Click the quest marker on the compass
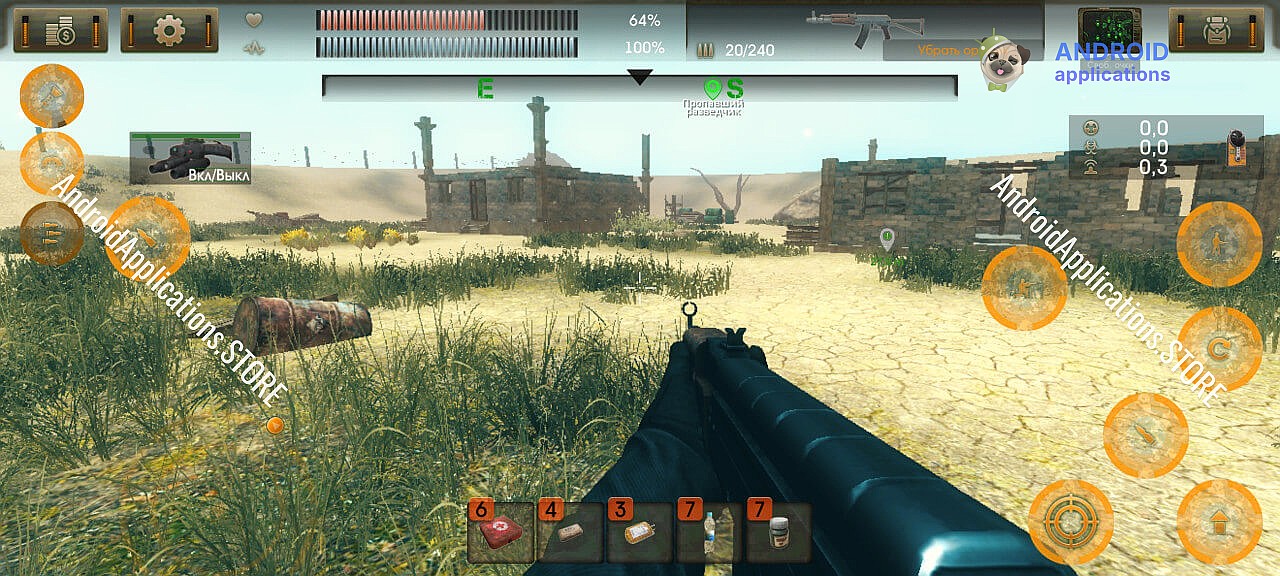1280x576 pixels. tap(712, 89)
